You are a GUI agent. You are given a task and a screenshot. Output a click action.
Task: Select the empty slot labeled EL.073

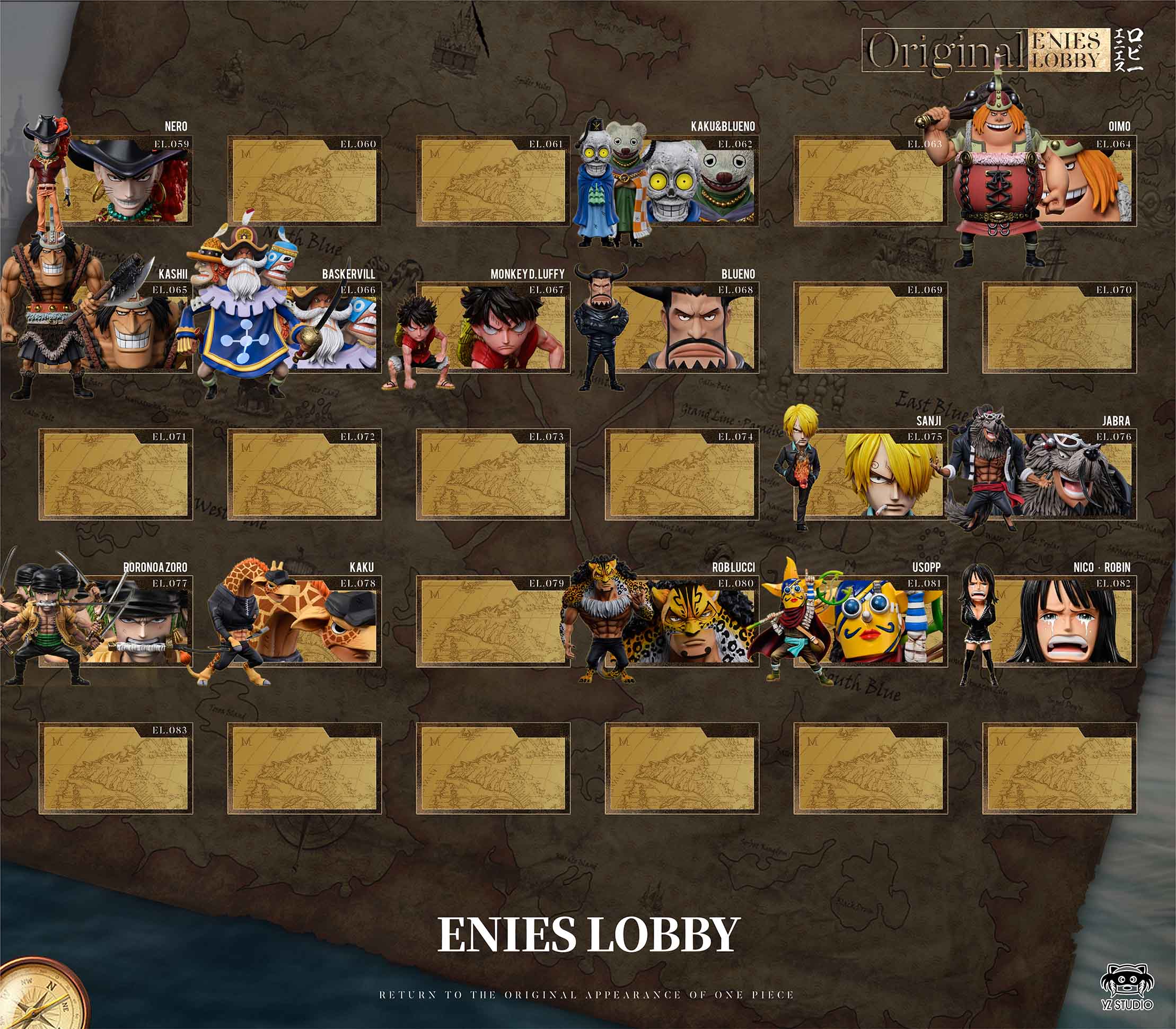coord(493,475)
